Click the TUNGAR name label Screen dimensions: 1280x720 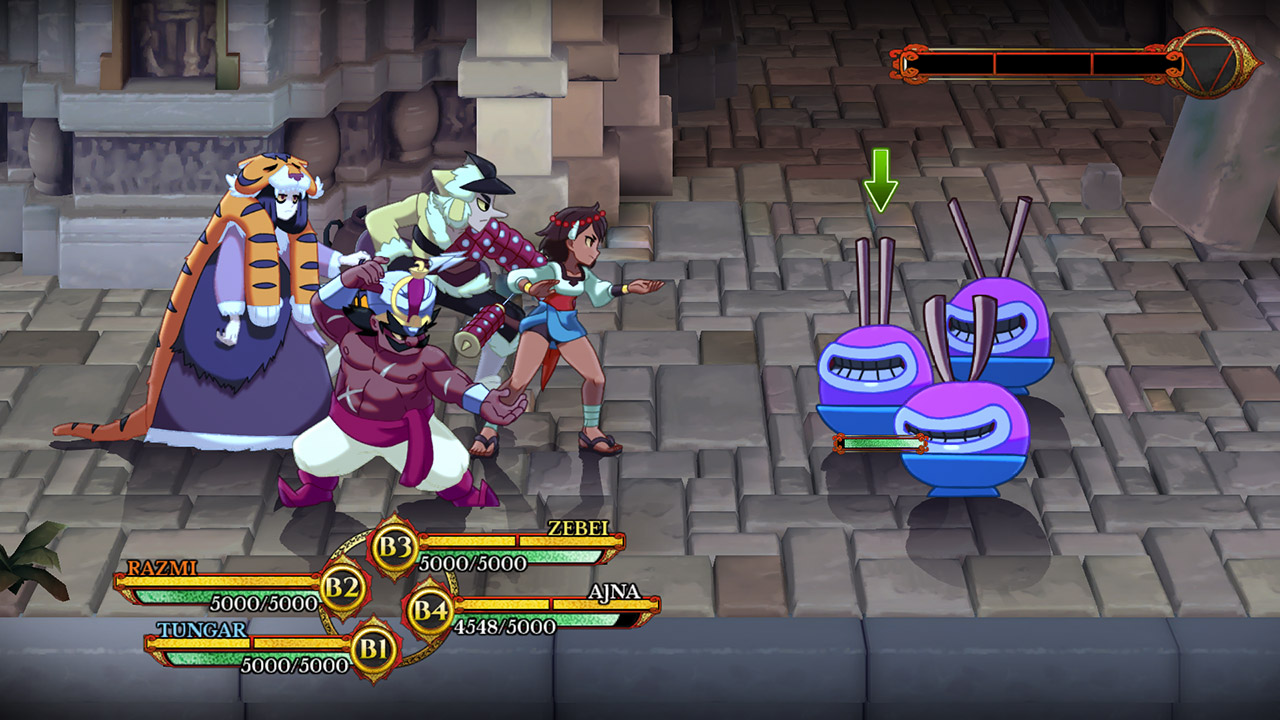tap(200, 629)
